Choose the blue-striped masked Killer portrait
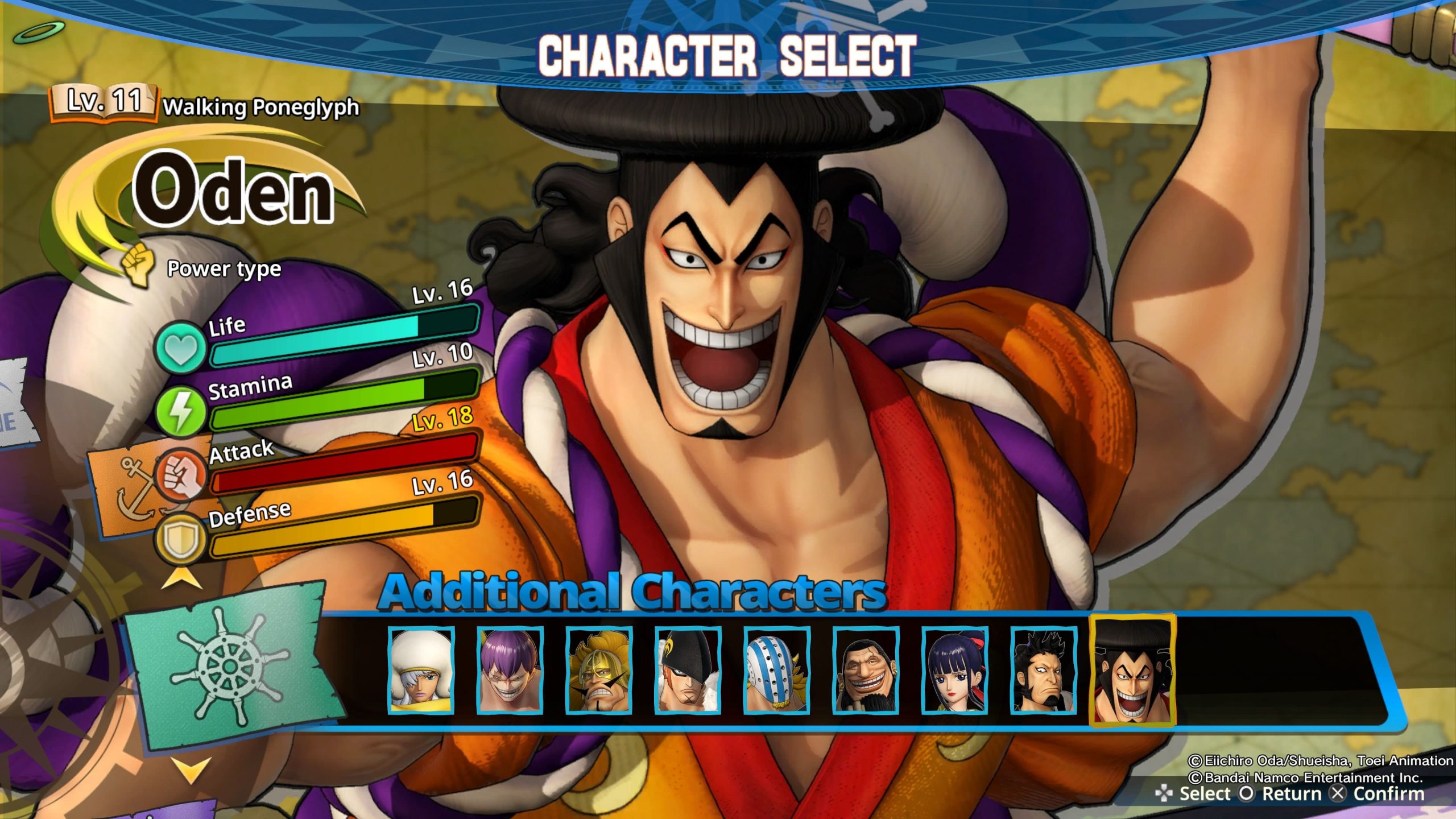Viewport: 1456px width, 819px height. [x=777, y=670]
